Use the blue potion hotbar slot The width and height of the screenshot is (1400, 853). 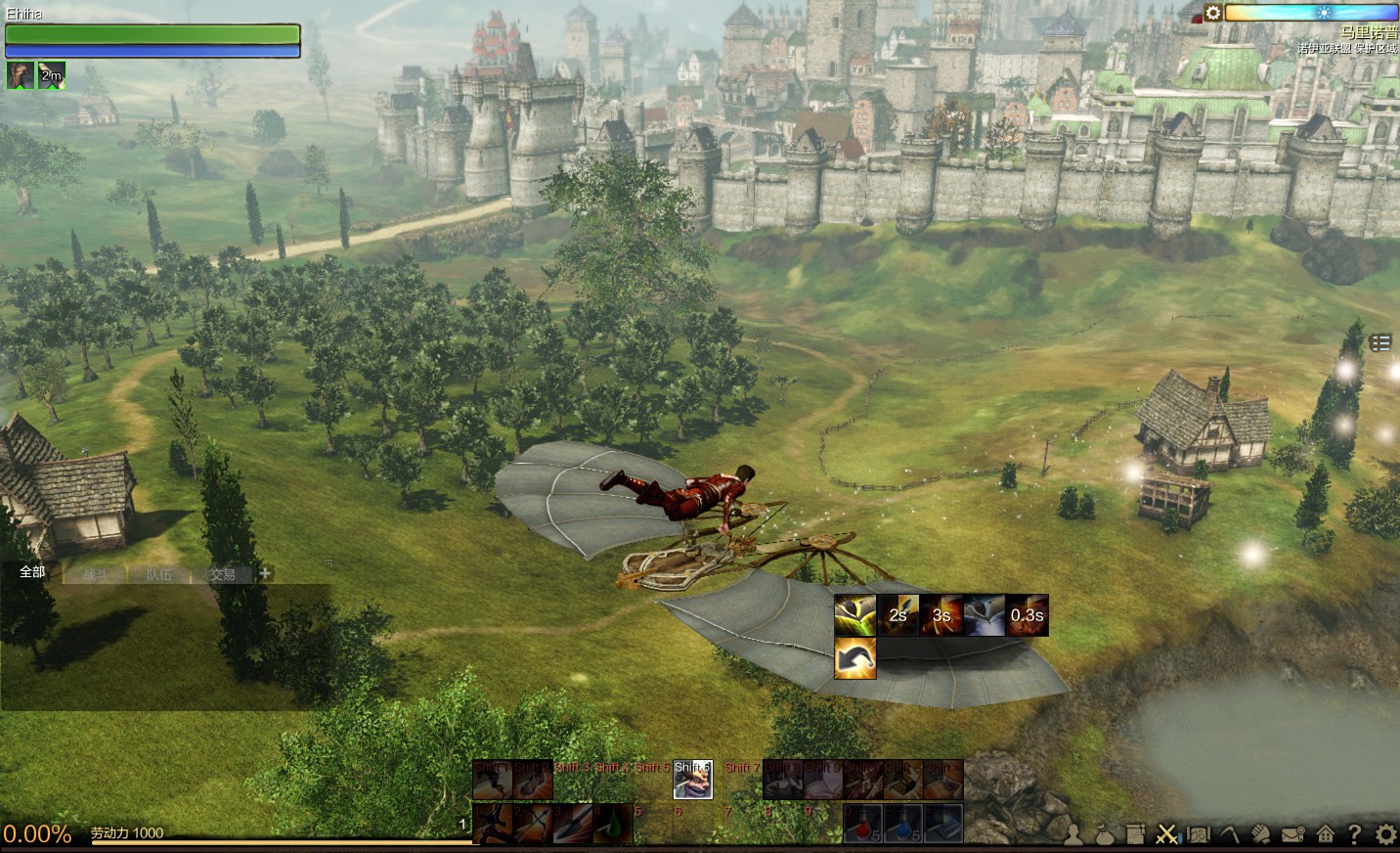[902, 823]
